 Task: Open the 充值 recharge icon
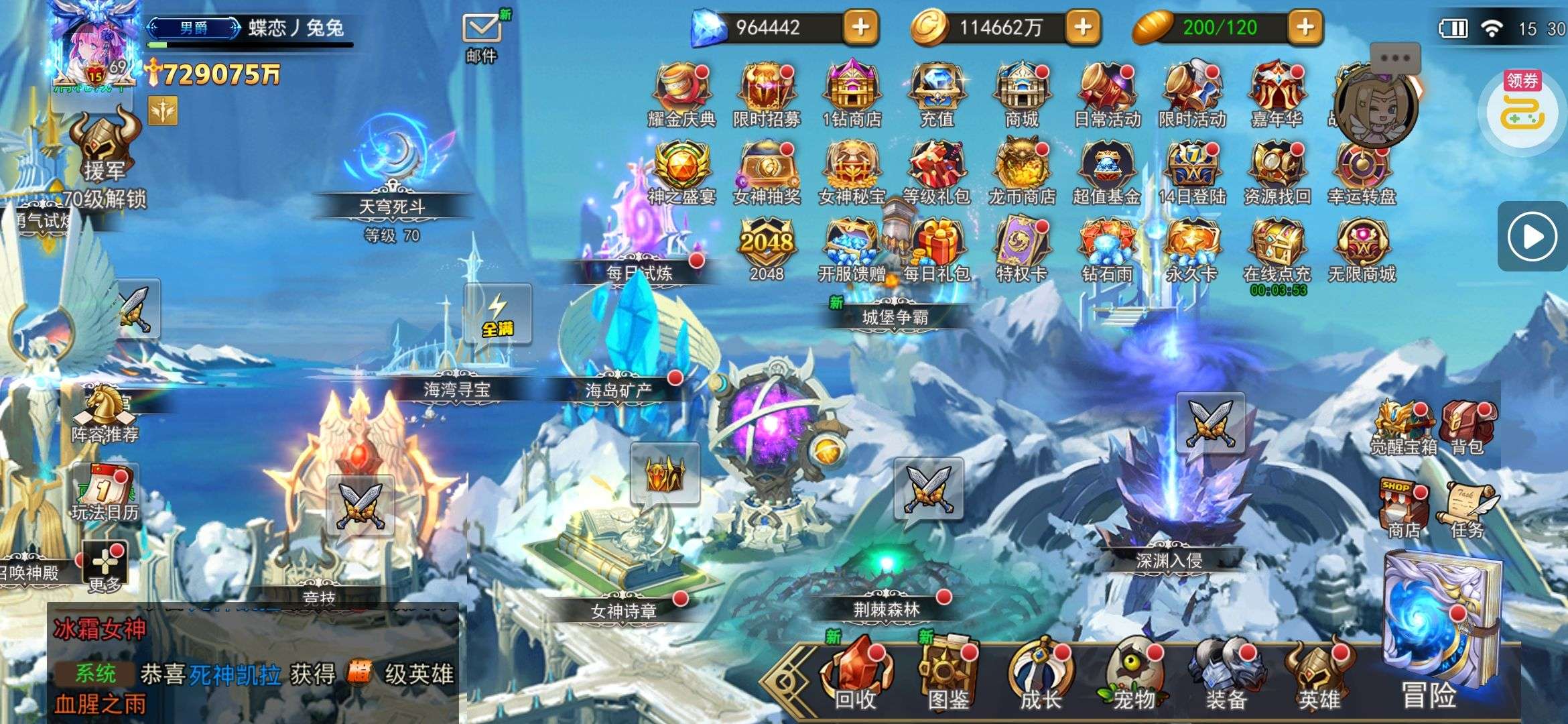tap(937, 94)
